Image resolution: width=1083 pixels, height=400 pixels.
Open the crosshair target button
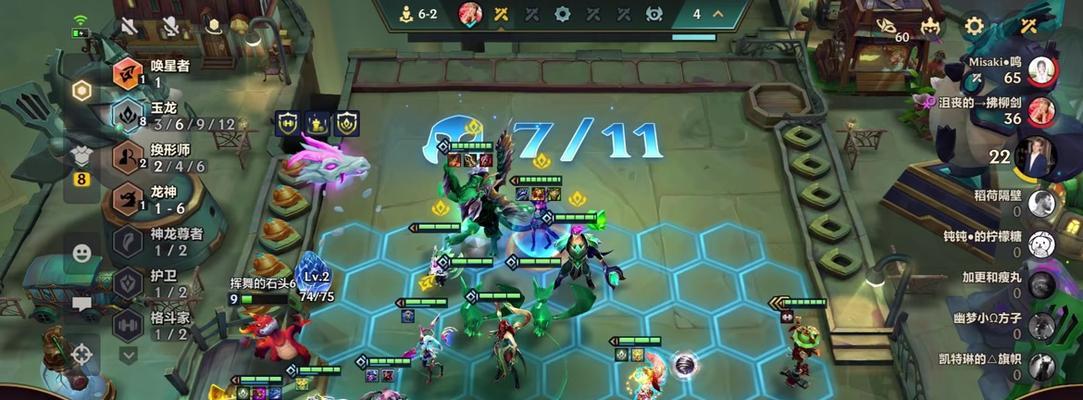coord(82,353)
